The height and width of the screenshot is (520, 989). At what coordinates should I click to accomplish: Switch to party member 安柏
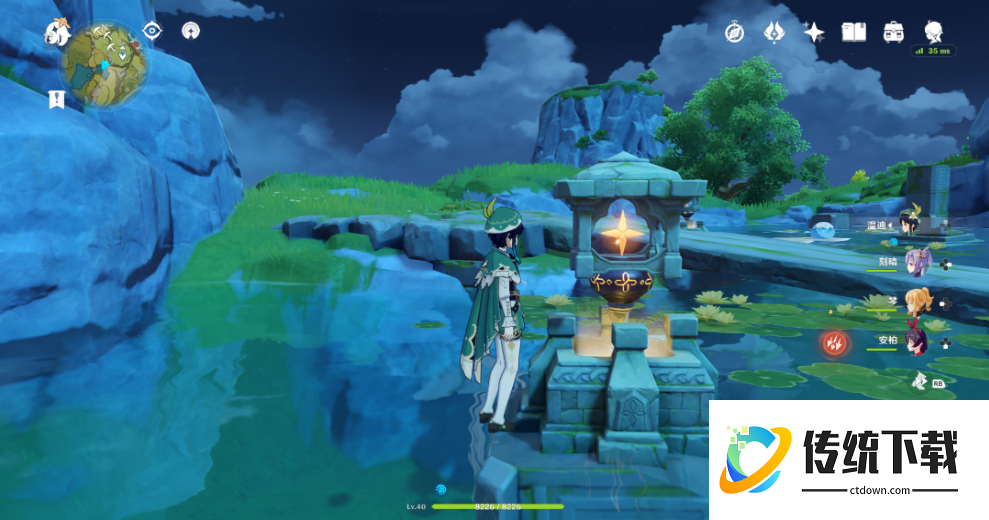click(916, 340)
